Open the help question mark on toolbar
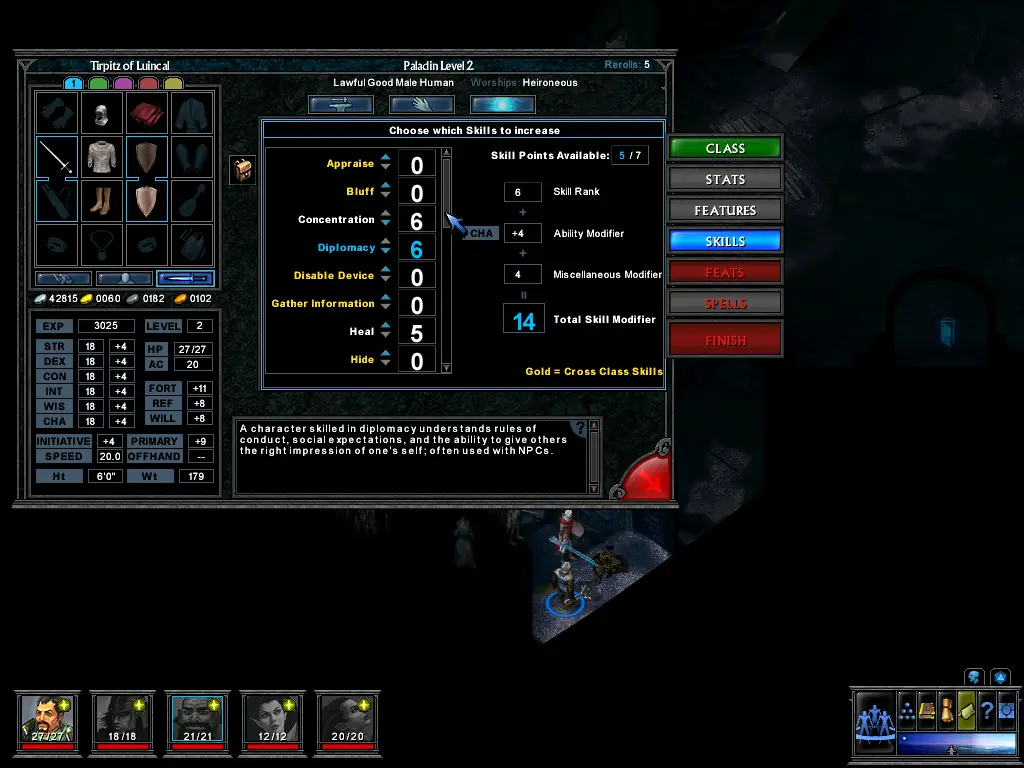1024x768 pixels. pyautogui.click(x=986, y=710)
